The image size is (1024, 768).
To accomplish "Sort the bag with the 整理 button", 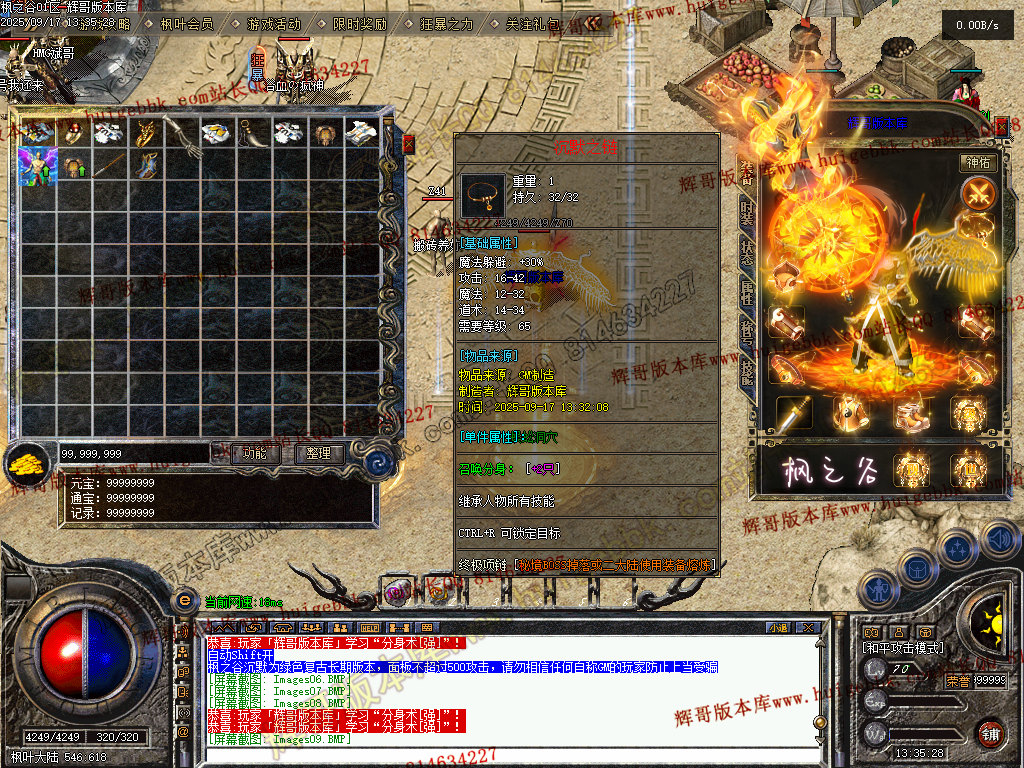I will (320, 453).
